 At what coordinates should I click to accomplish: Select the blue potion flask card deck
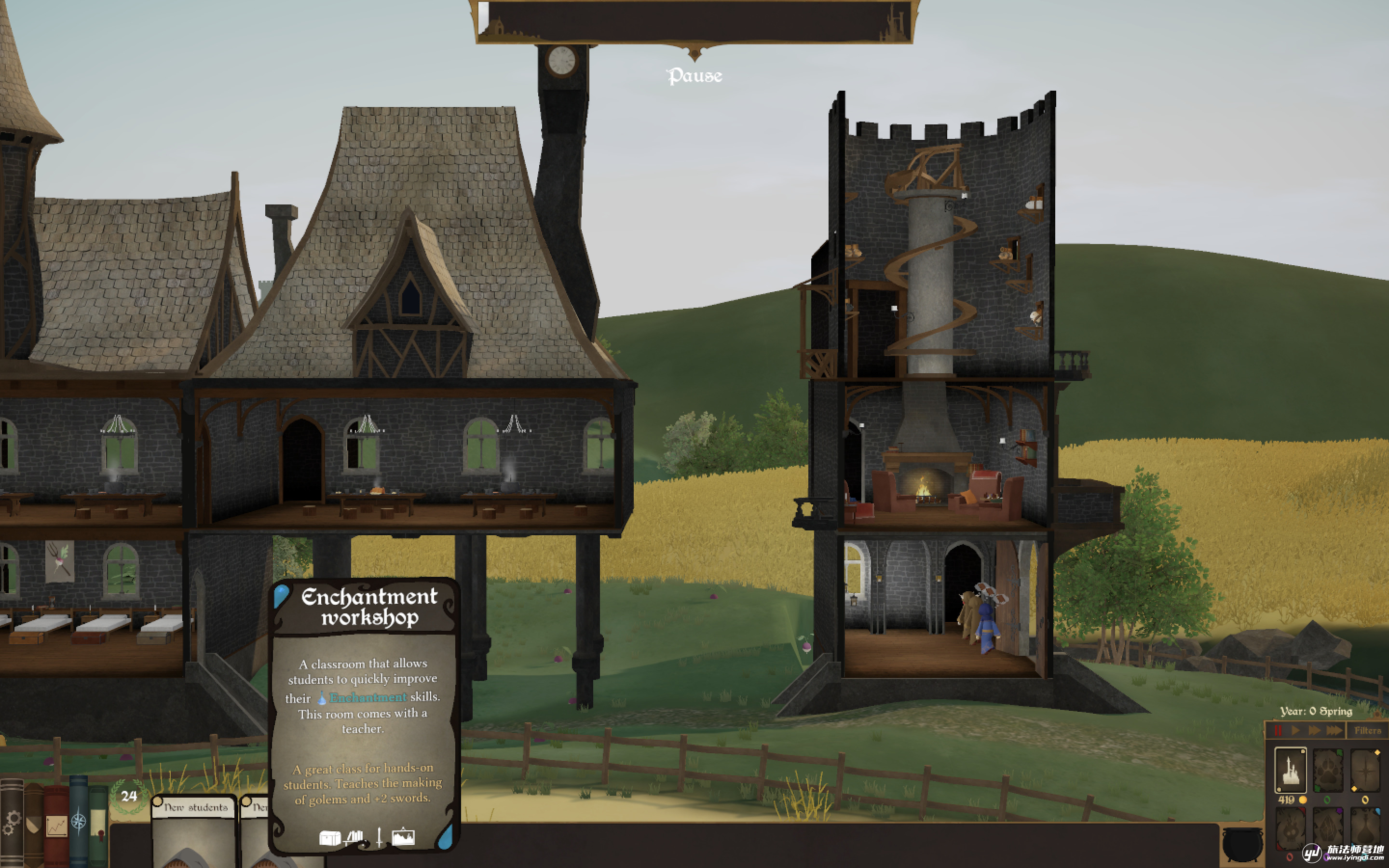point(1365,829)
